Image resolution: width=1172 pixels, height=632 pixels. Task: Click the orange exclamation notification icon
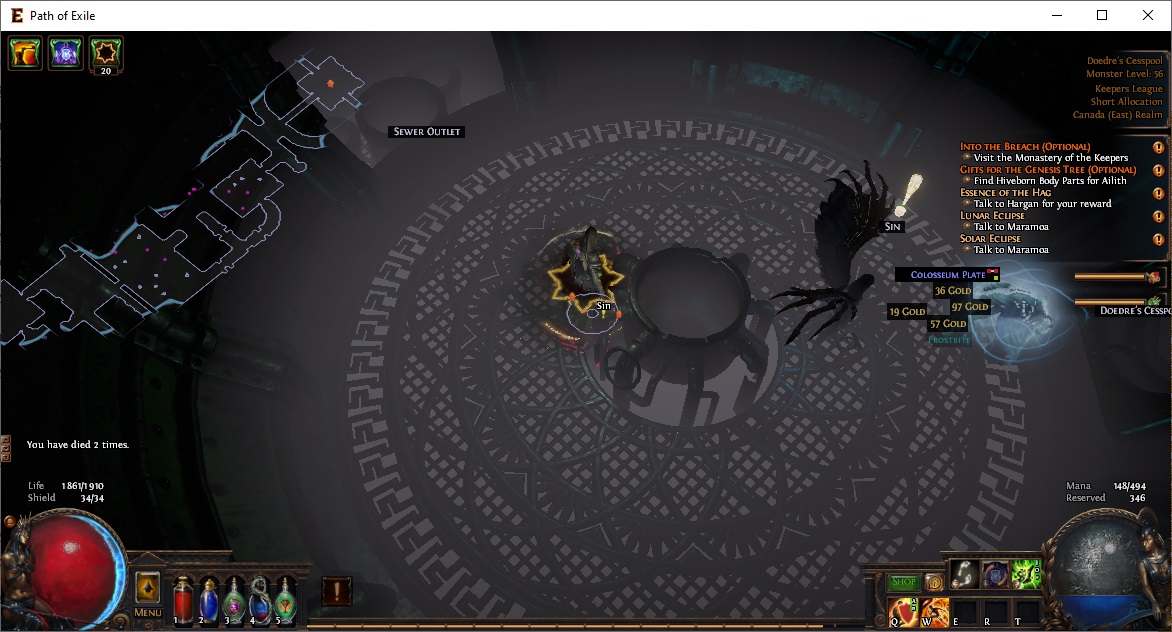pos(337,591)
